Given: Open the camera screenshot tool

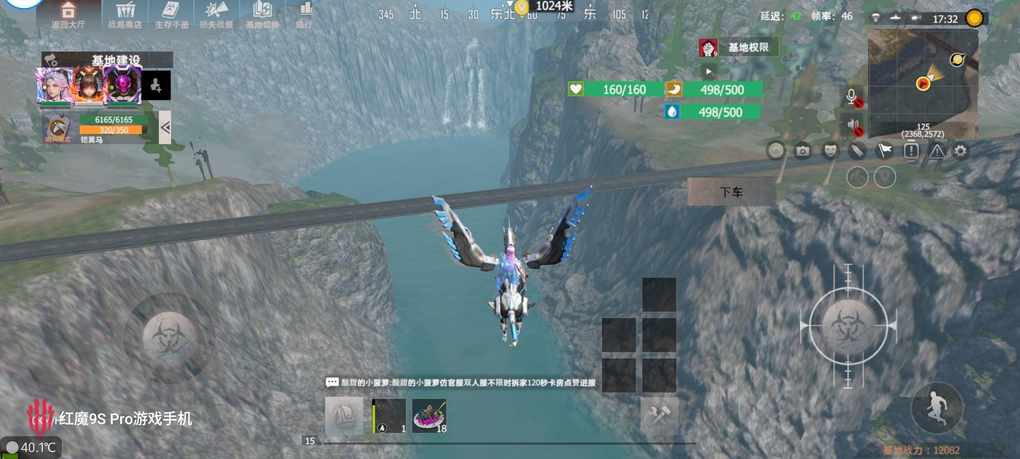Looking at the screenshot, I should [x=802, y=151].
